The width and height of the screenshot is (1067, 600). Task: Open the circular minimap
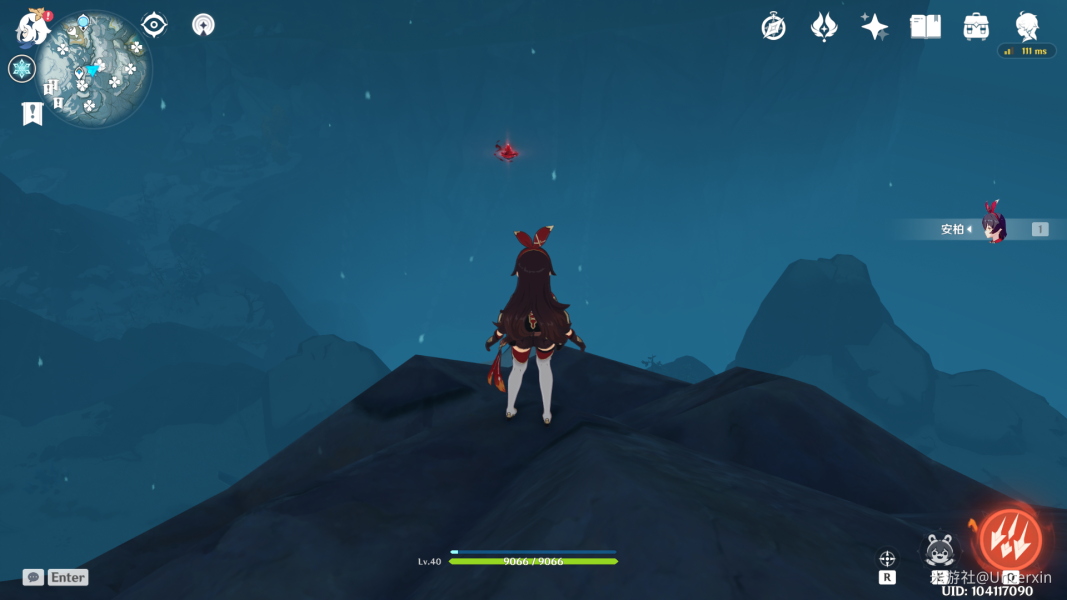coord(94,69)
